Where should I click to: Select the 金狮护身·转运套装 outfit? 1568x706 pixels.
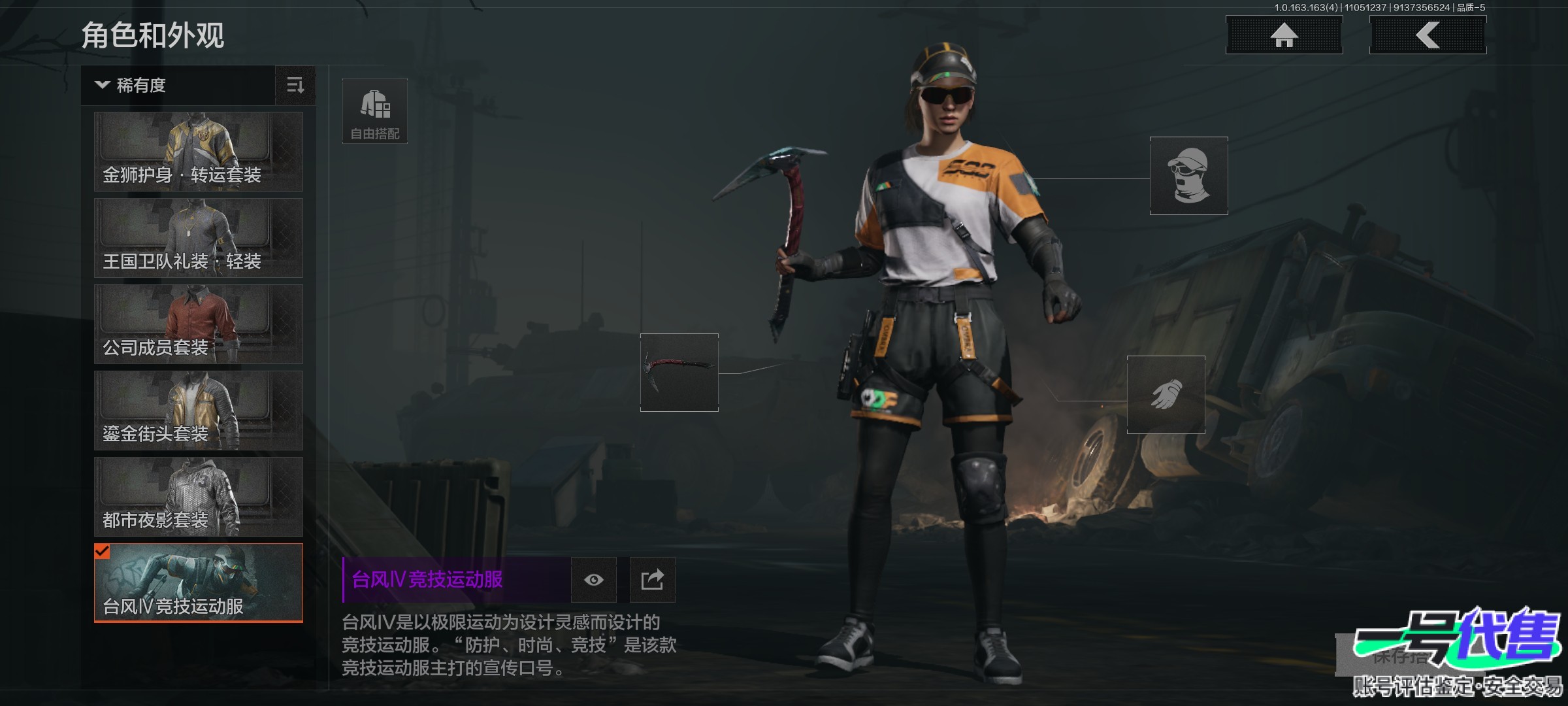pos(199,152)
